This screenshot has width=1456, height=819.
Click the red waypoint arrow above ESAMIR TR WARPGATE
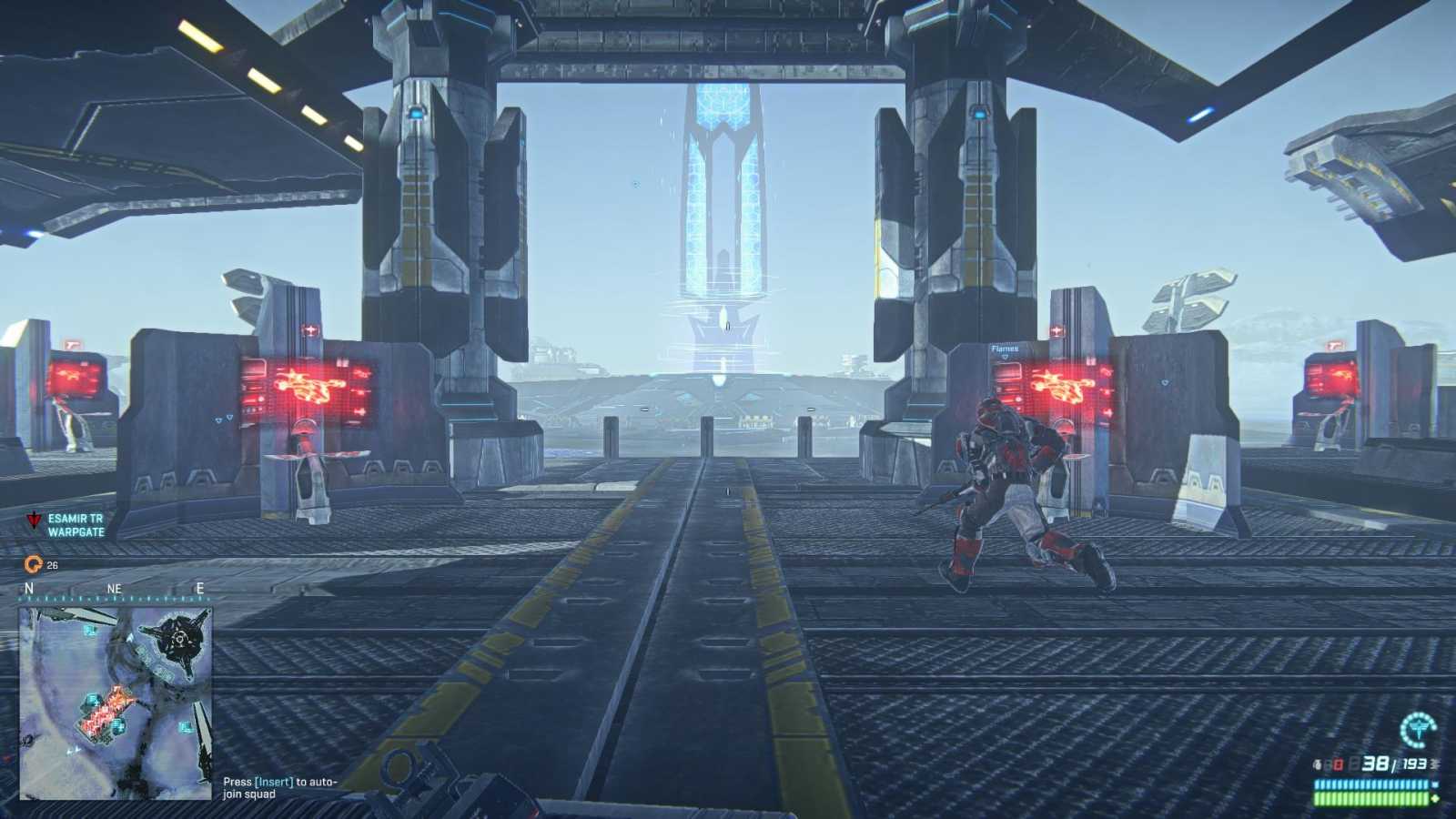click(34, 519)
